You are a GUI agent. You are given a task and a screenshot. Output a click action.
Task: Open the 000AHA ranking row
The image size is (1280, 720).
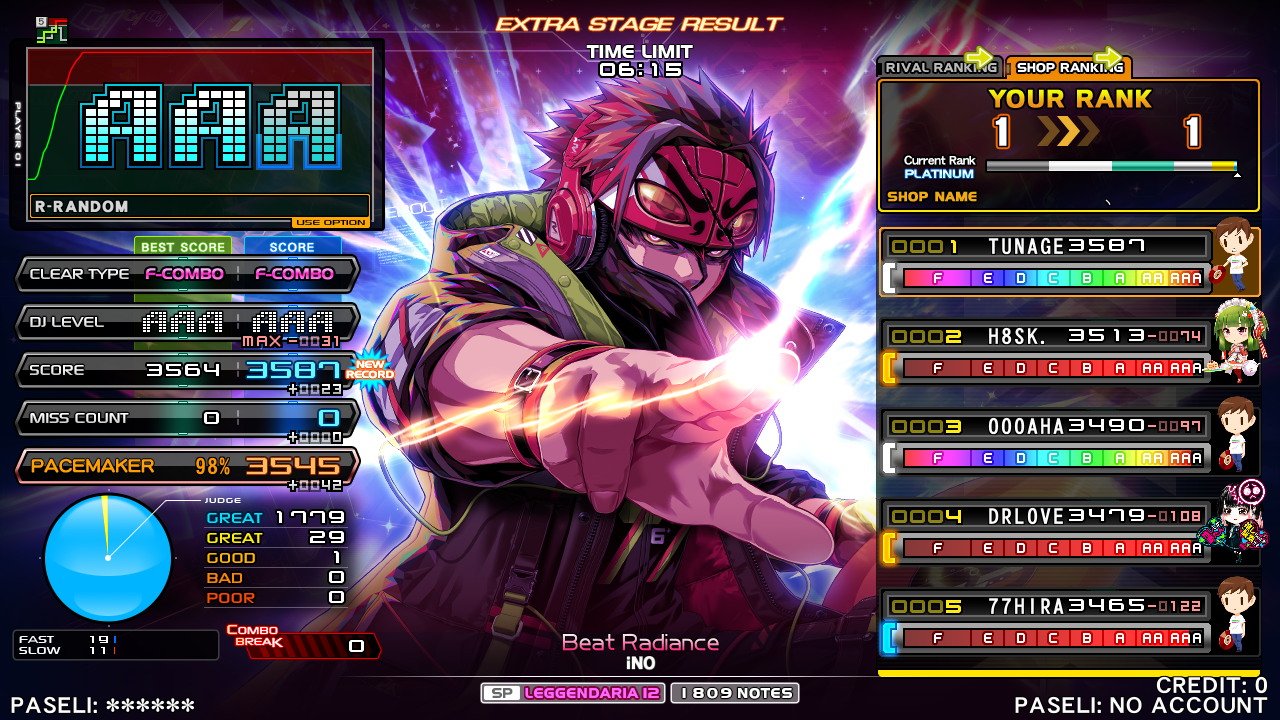(x=1046, y=442)
